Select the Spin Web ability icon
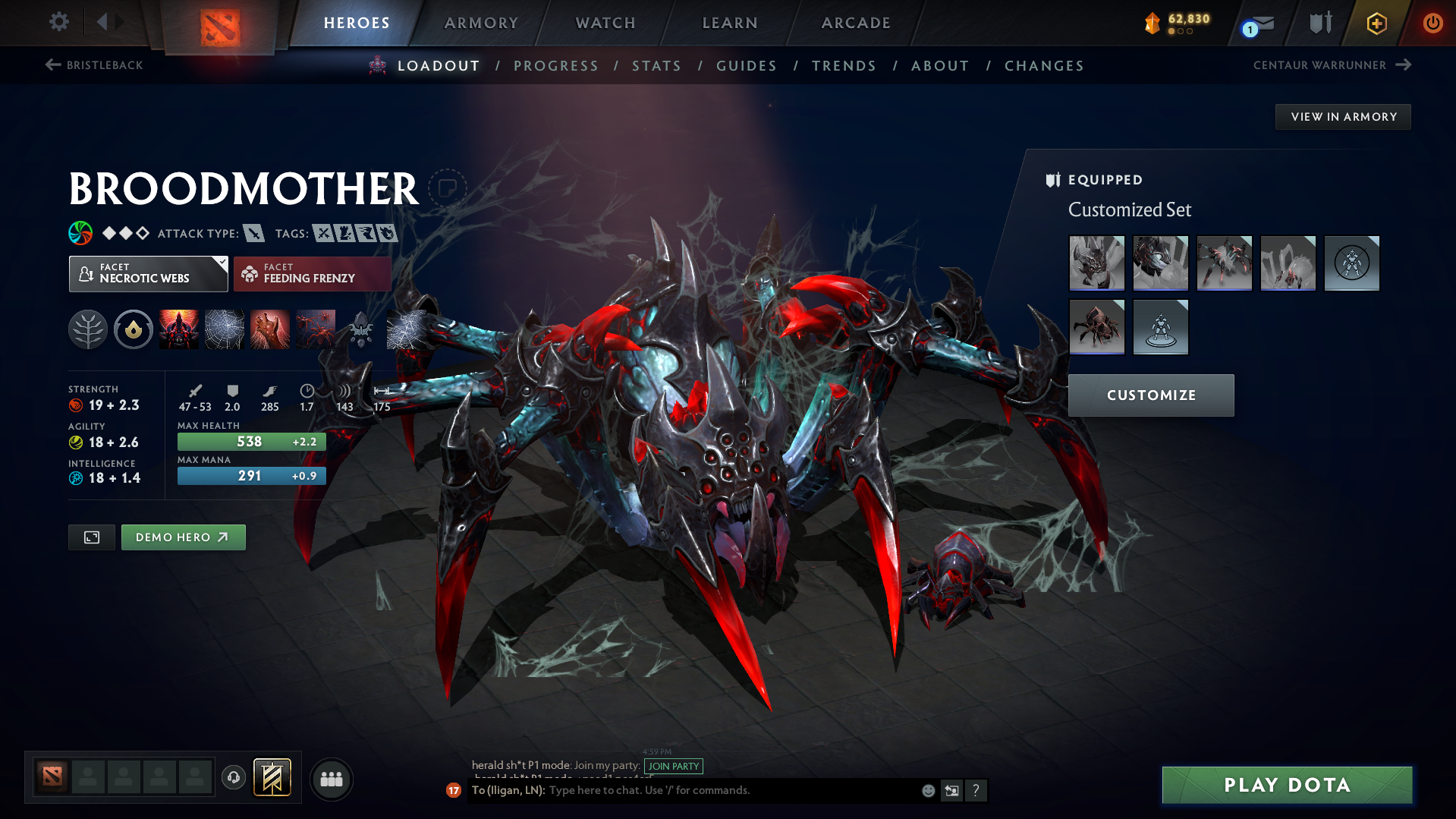The width and height of the screenshot is (1456, 819). pos(225,329)
